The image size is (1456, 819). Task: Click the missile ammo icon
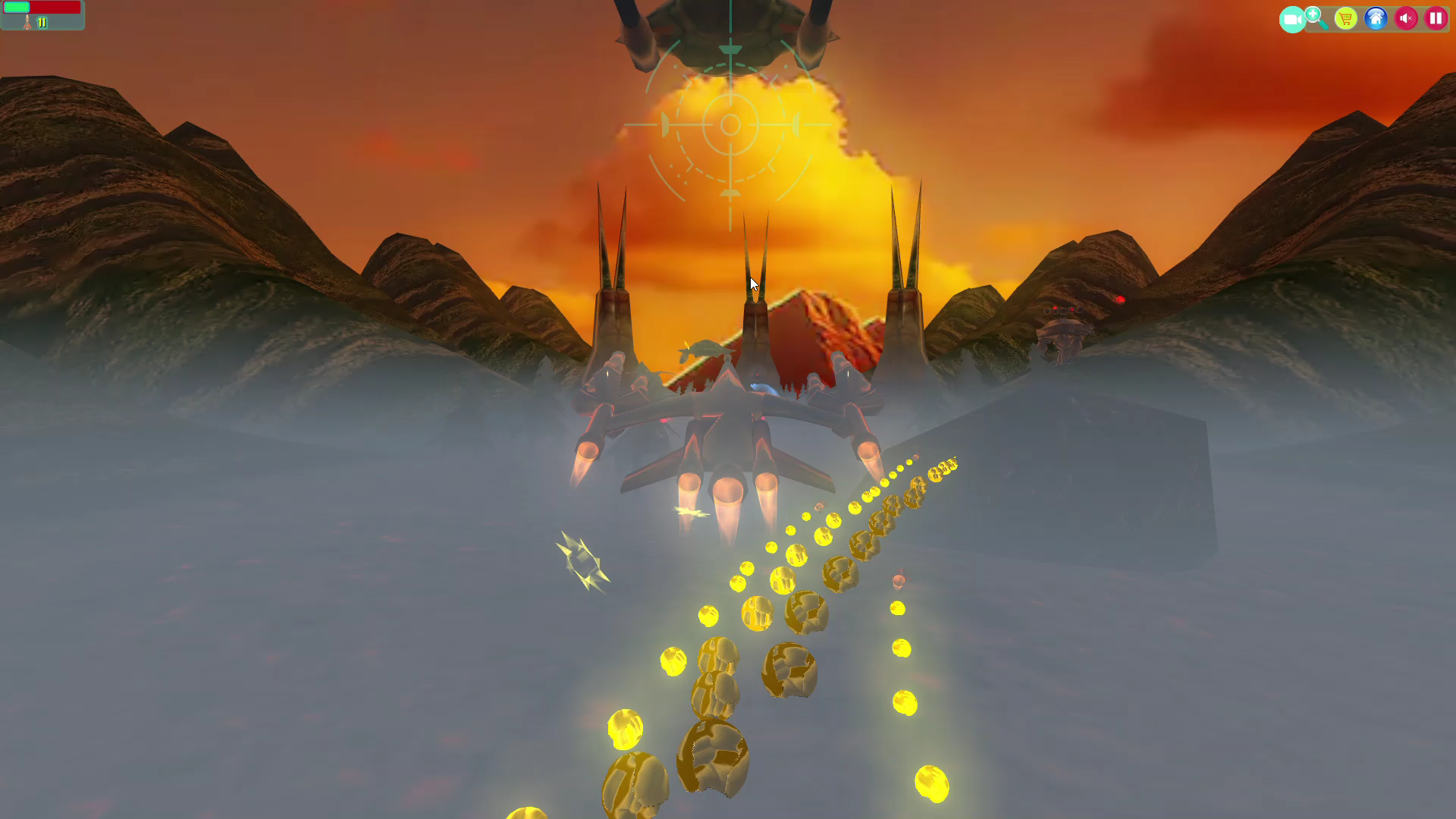[27, 23]
